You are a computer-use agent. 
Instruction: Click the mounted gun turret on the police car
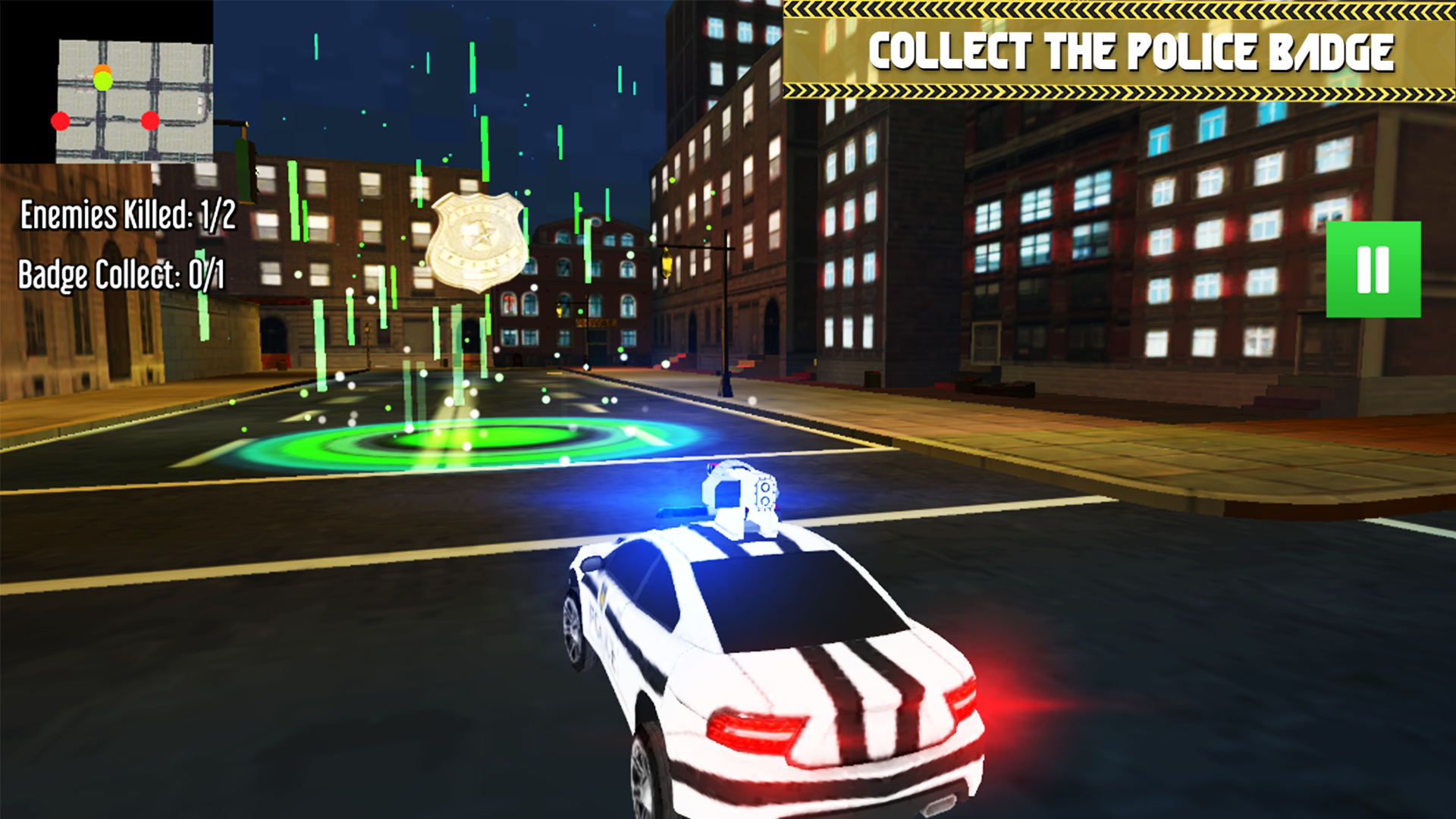[x=739, y=497]
